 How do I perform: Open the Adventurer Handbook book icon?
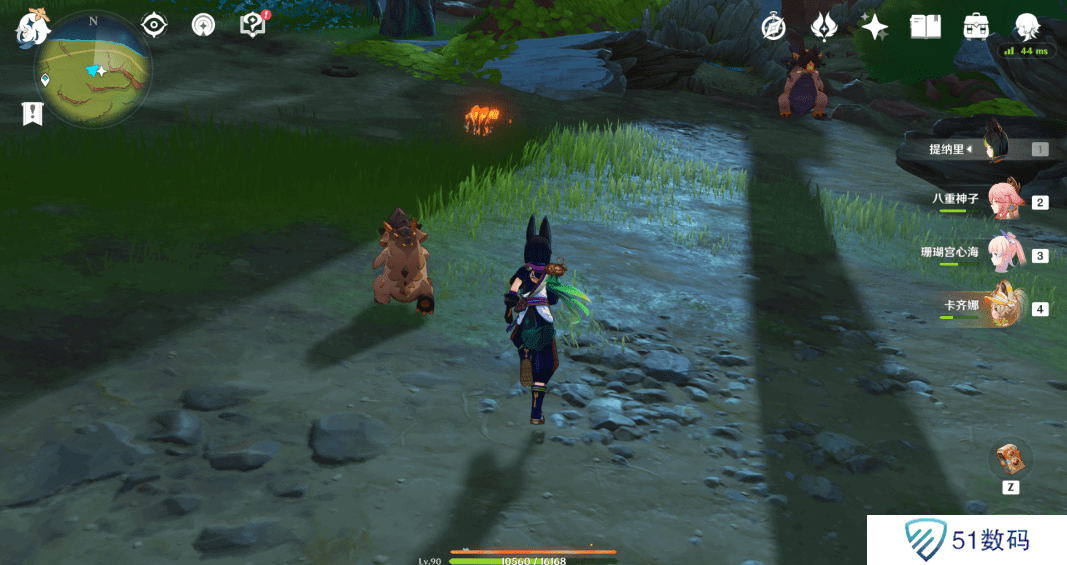pyautogui.click(x=926, y=27)
